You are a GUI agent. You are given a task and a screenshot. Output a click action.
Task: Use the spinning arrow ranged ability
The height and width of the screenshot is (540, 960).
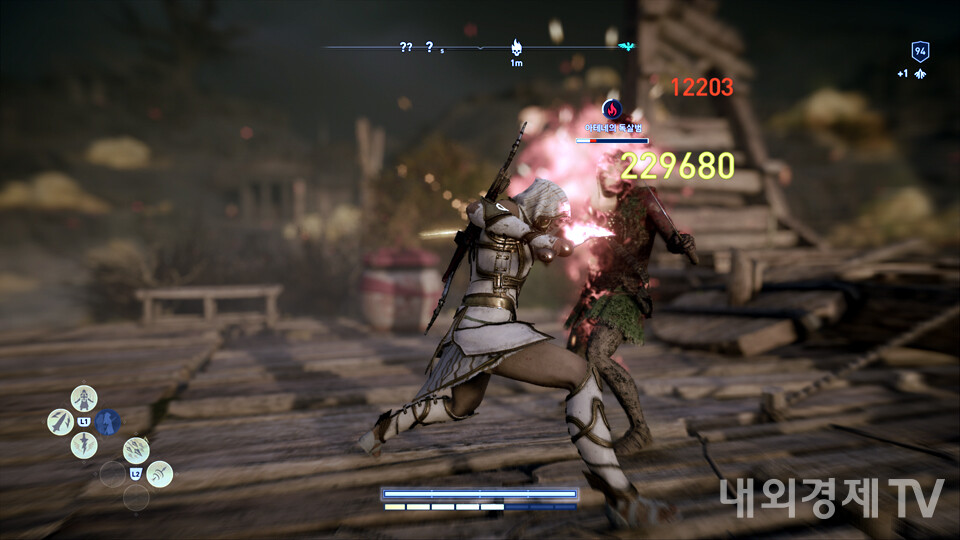click(x=160, y=473)
